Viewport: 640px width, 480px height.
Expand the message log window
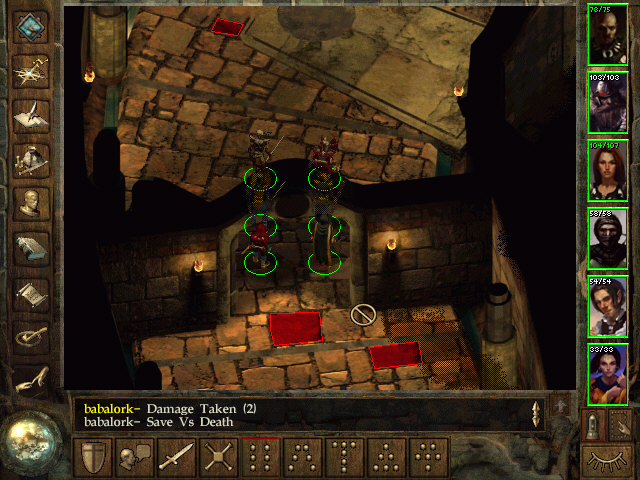561,405
